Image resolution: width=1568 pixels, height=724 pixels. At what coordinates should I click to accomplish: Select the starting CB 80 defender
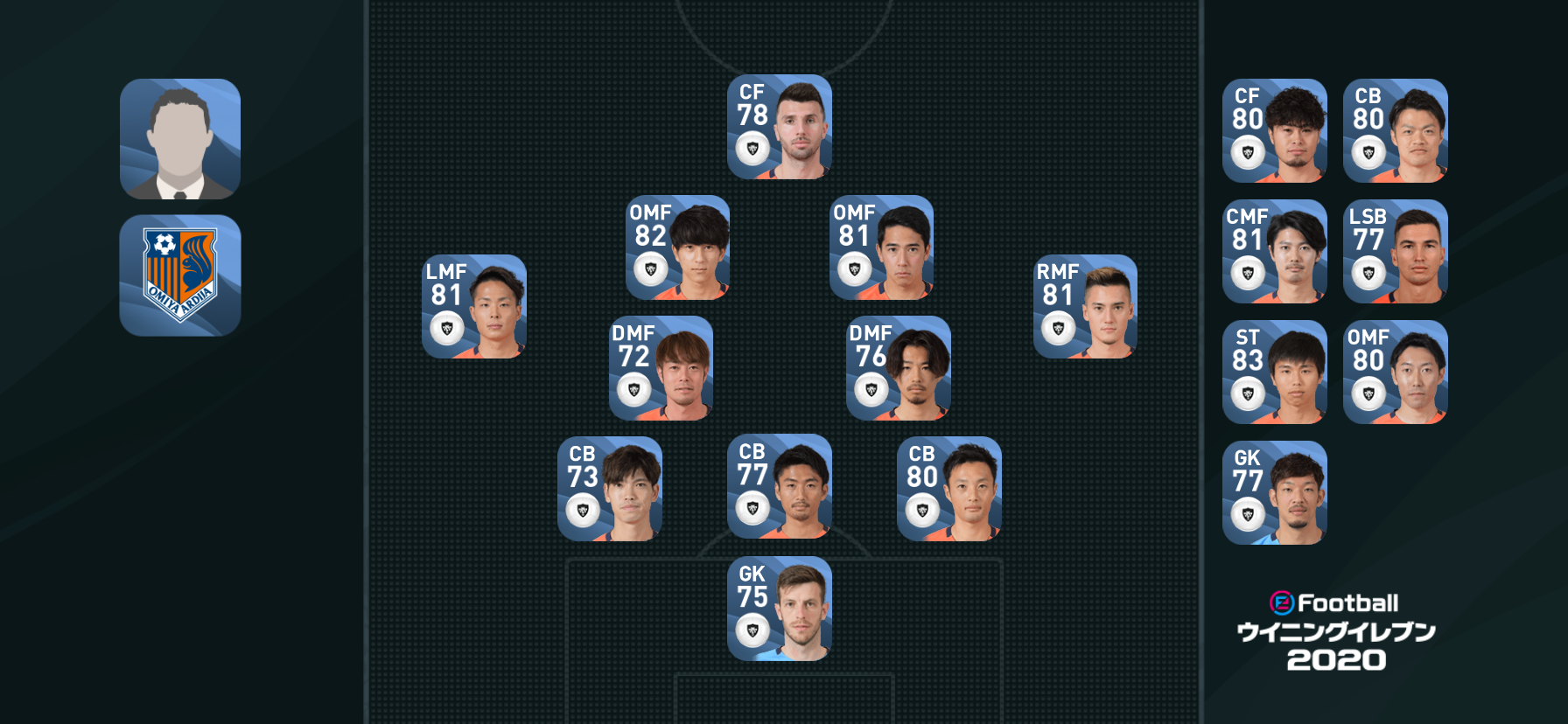[948, 489]
